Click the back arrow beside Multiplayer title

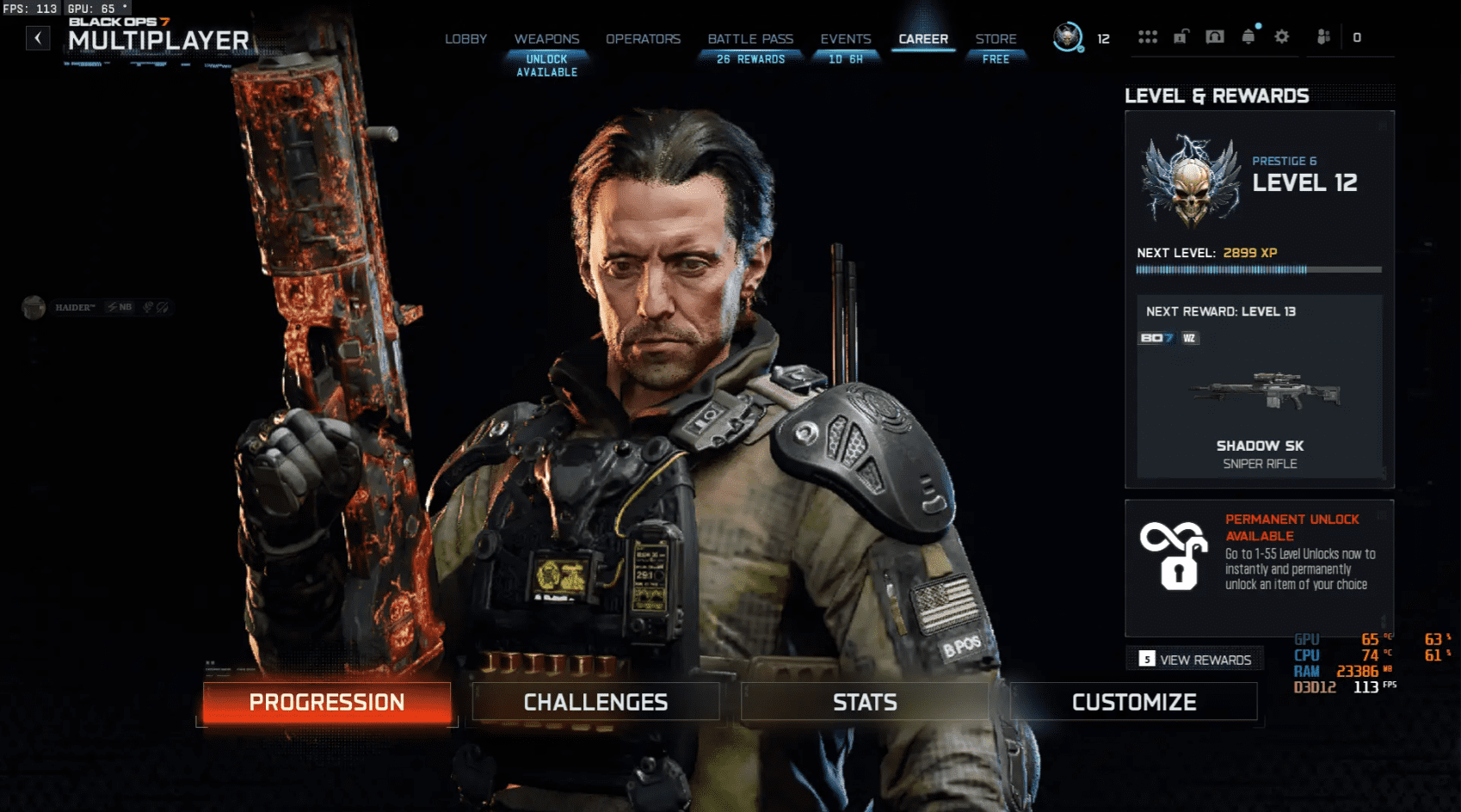point(37,38)
